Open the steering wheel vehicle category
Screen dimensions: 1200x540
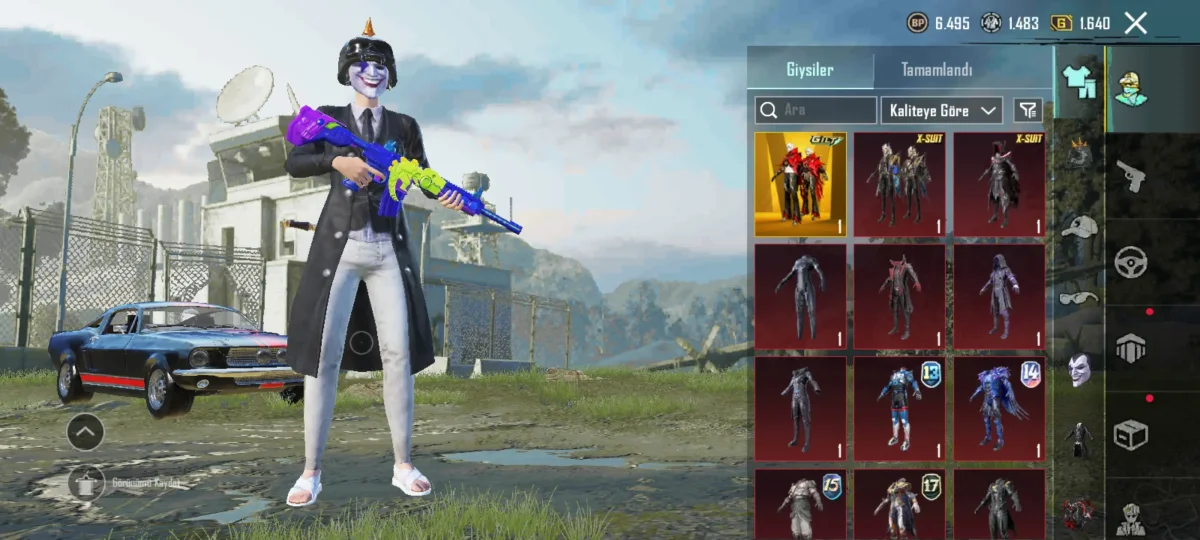1131,262
